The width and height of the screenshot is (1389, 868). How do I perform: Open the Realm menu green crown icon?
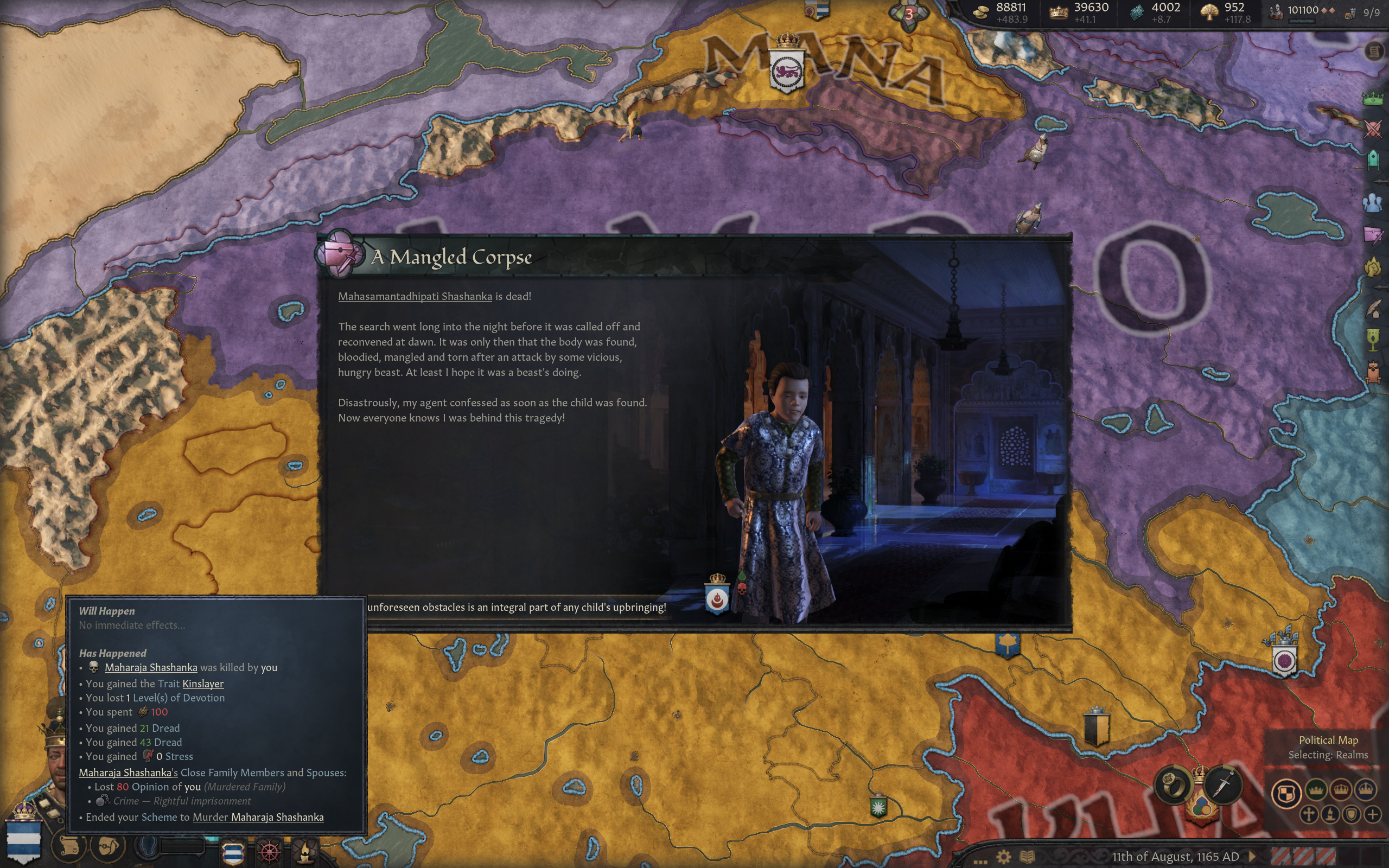(1372, 98)
